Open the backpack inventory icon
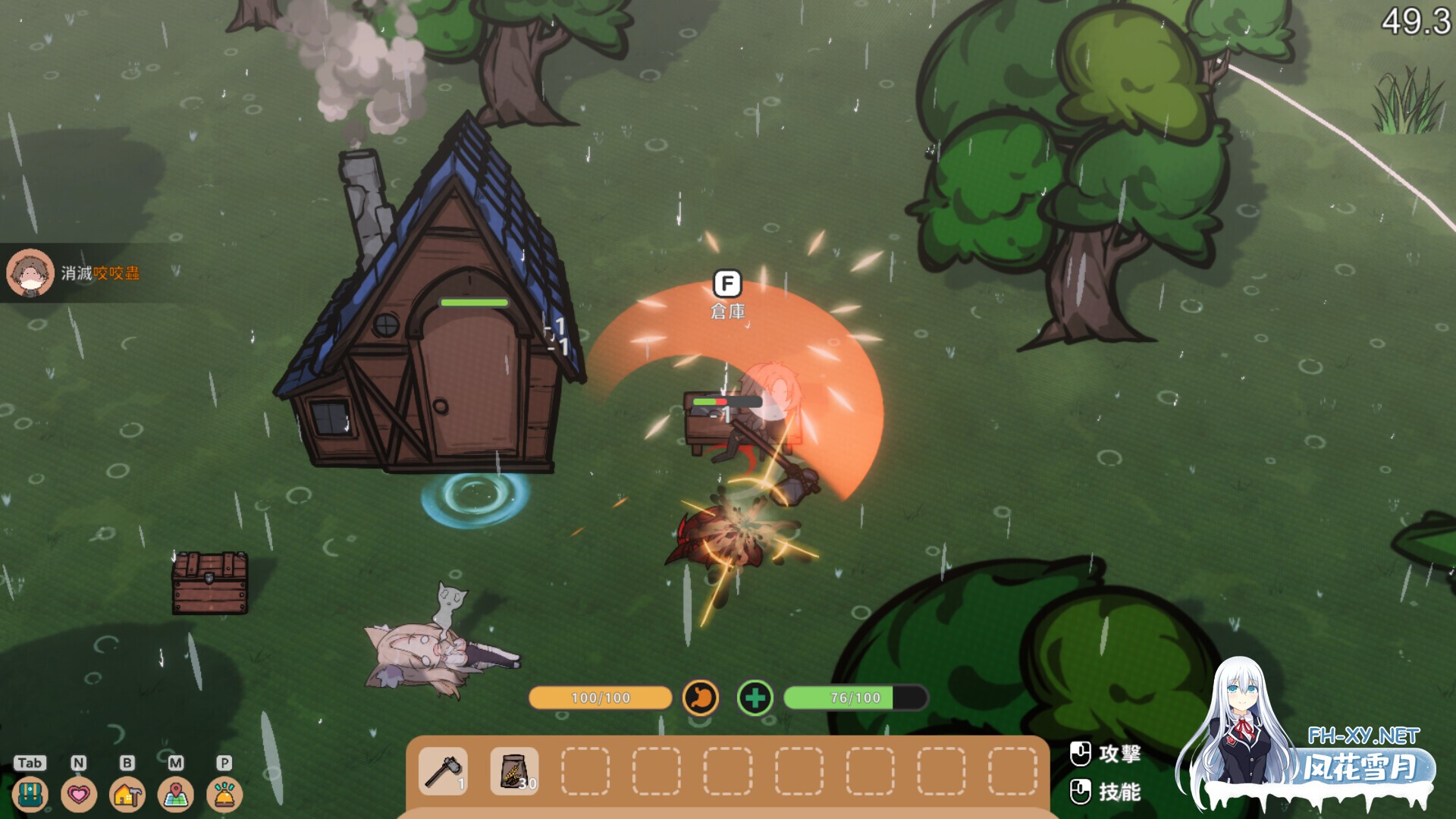The width and height of the screenshot is (1456, 819). pos(30,794)
